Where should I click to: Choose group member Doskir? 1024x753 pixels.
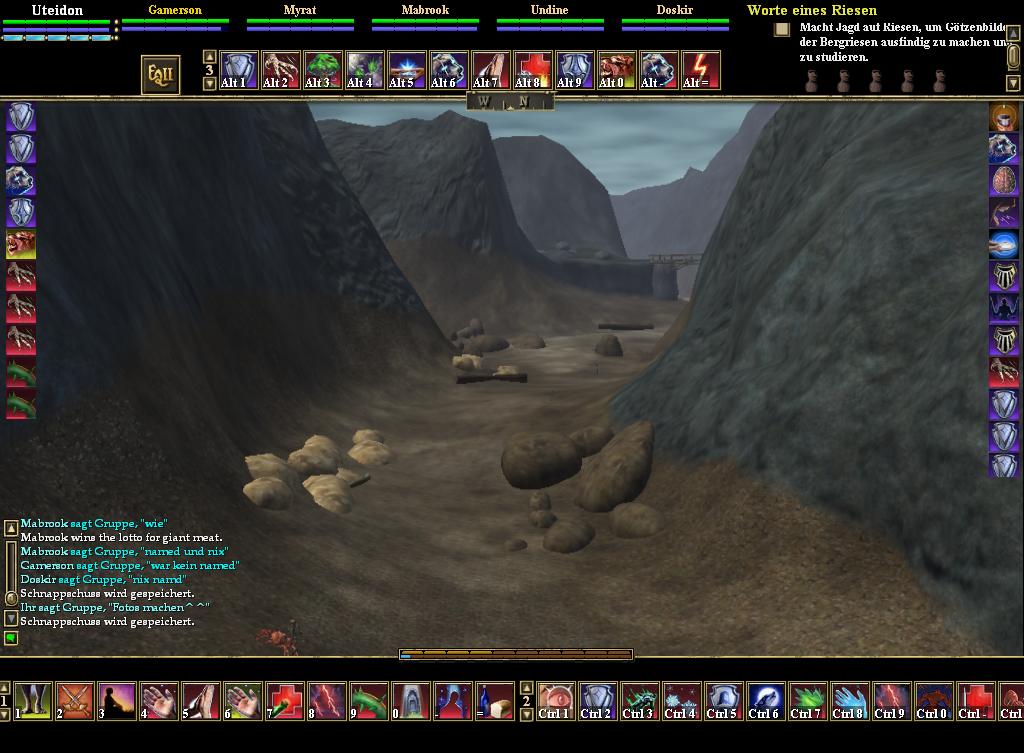pos(675,10)
